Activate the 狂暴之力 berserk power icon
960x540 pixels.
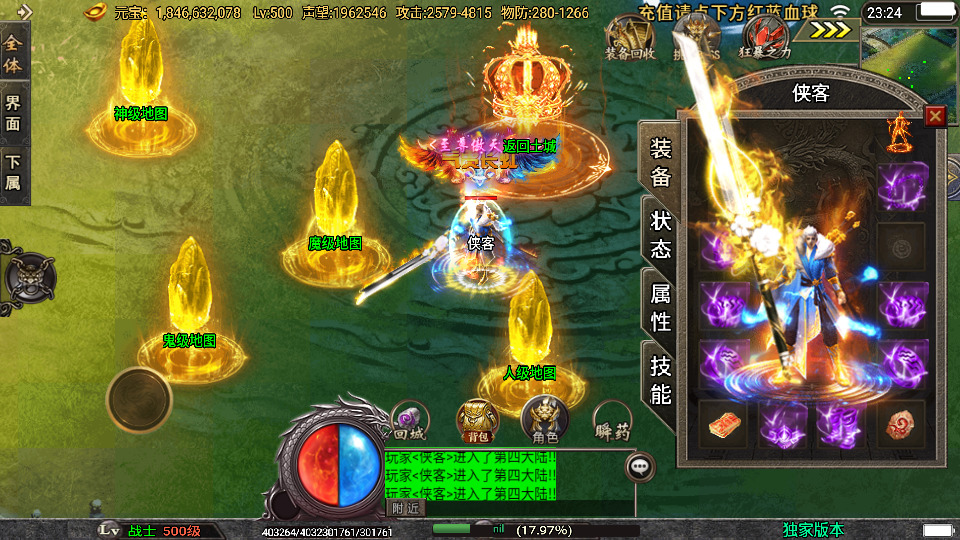click(x=765, y=40)
